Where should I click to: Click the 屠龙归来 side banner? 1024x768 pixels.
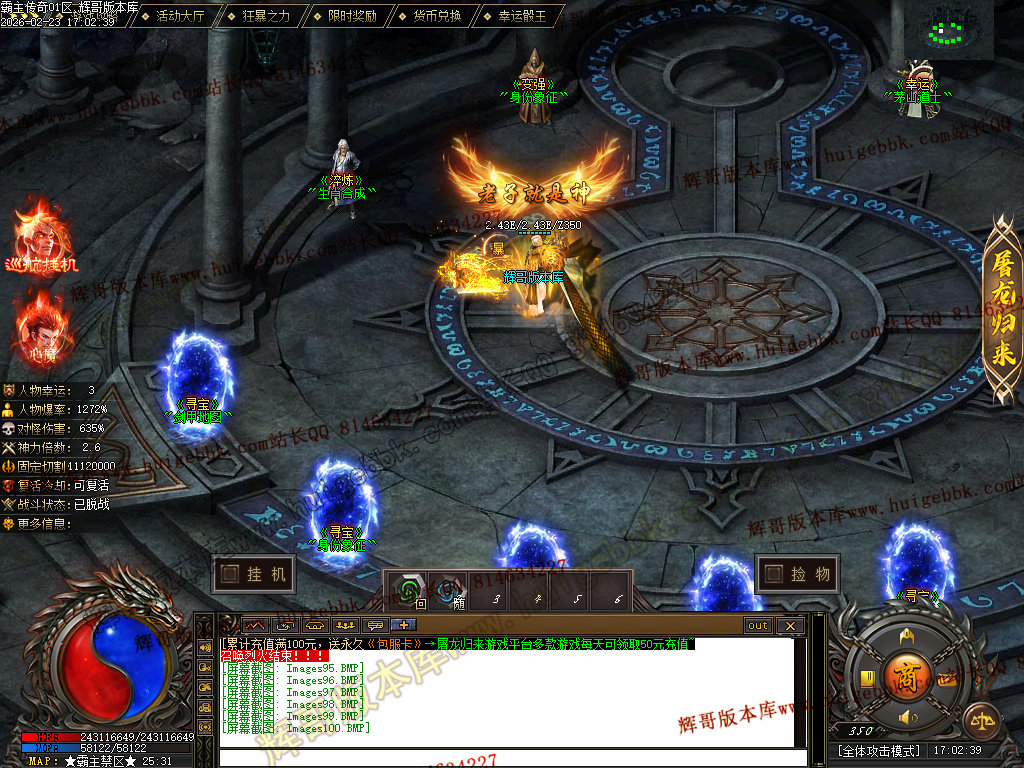[1001, 310]
